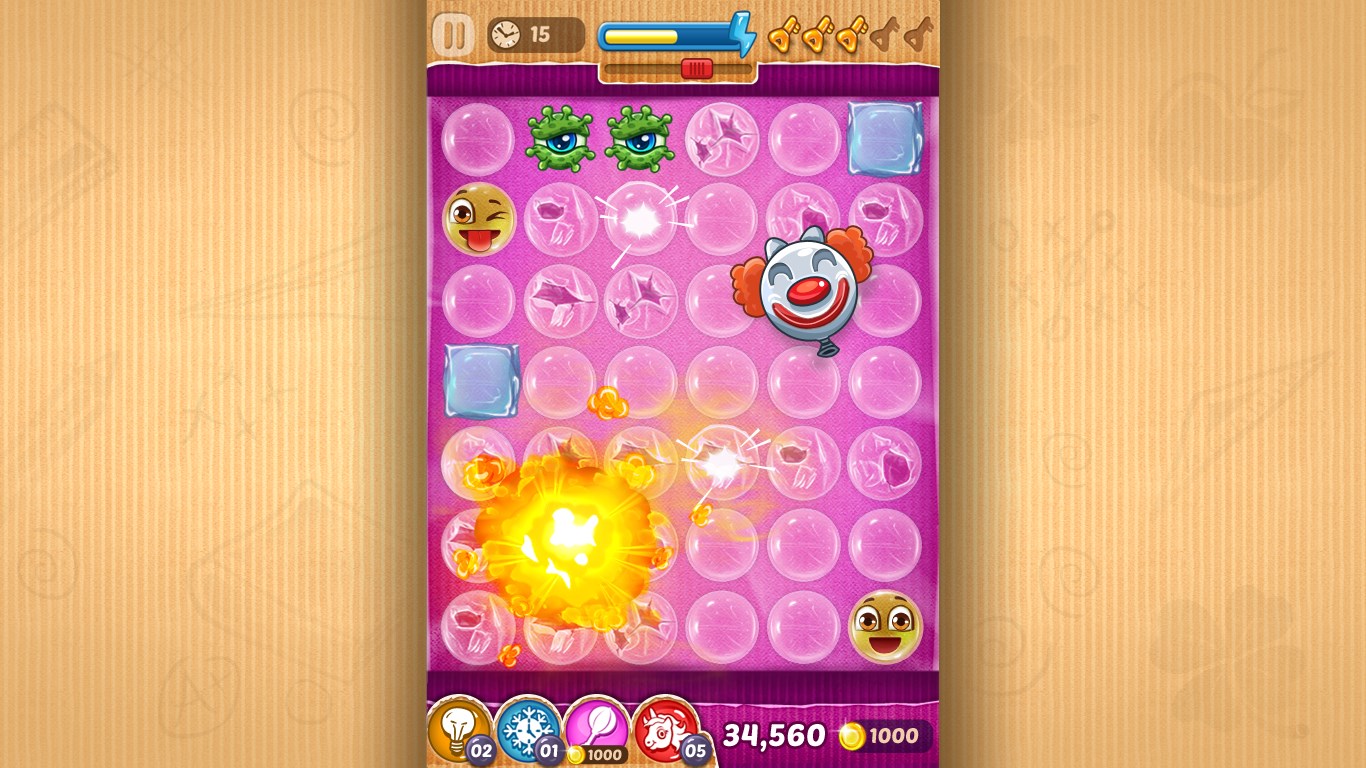Pause the game
Image resolution: width=1366 pixels, height=768 pixels.
point(455,32)
